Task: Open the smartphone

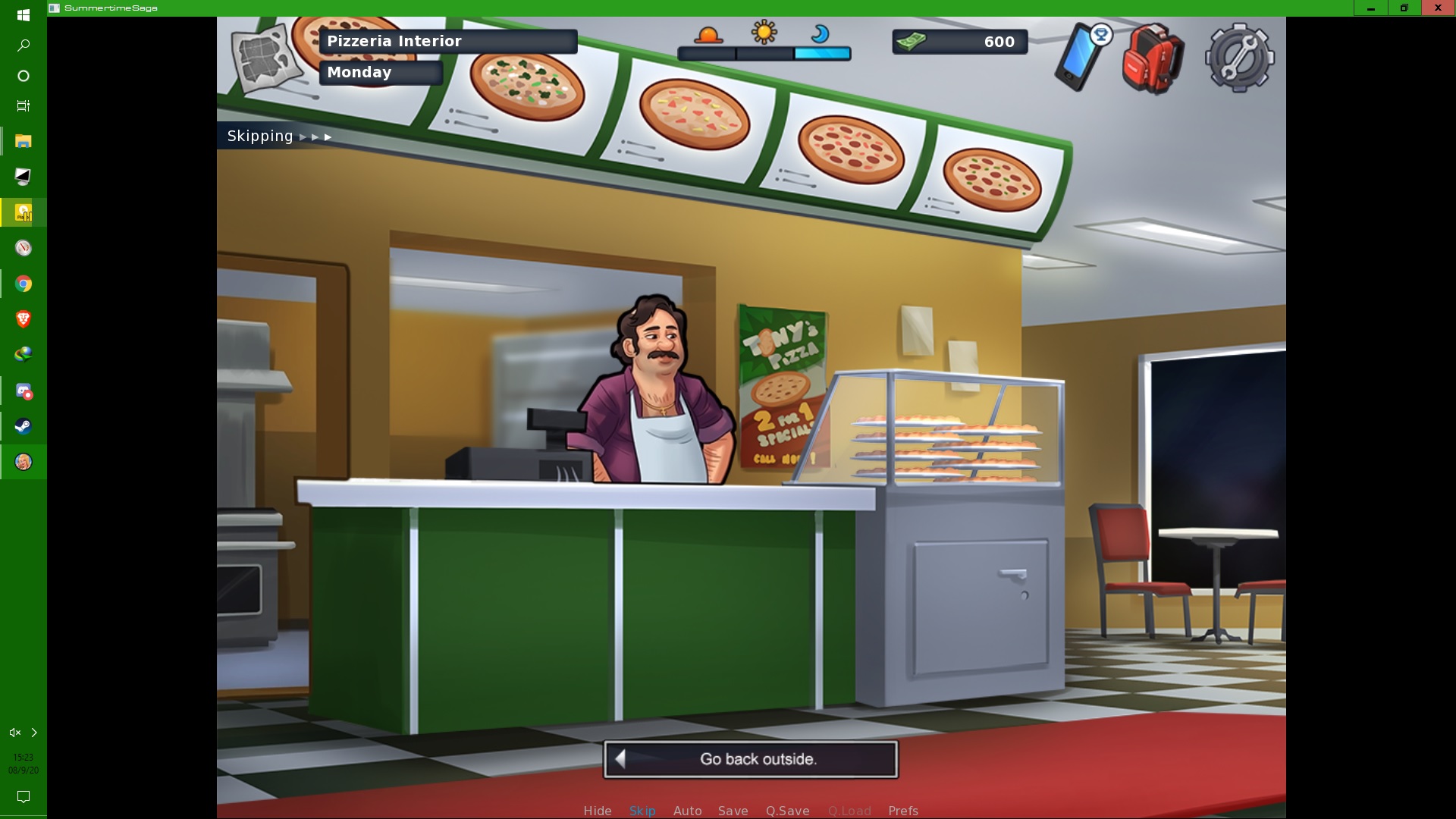Action: [x=1079, y=58]
